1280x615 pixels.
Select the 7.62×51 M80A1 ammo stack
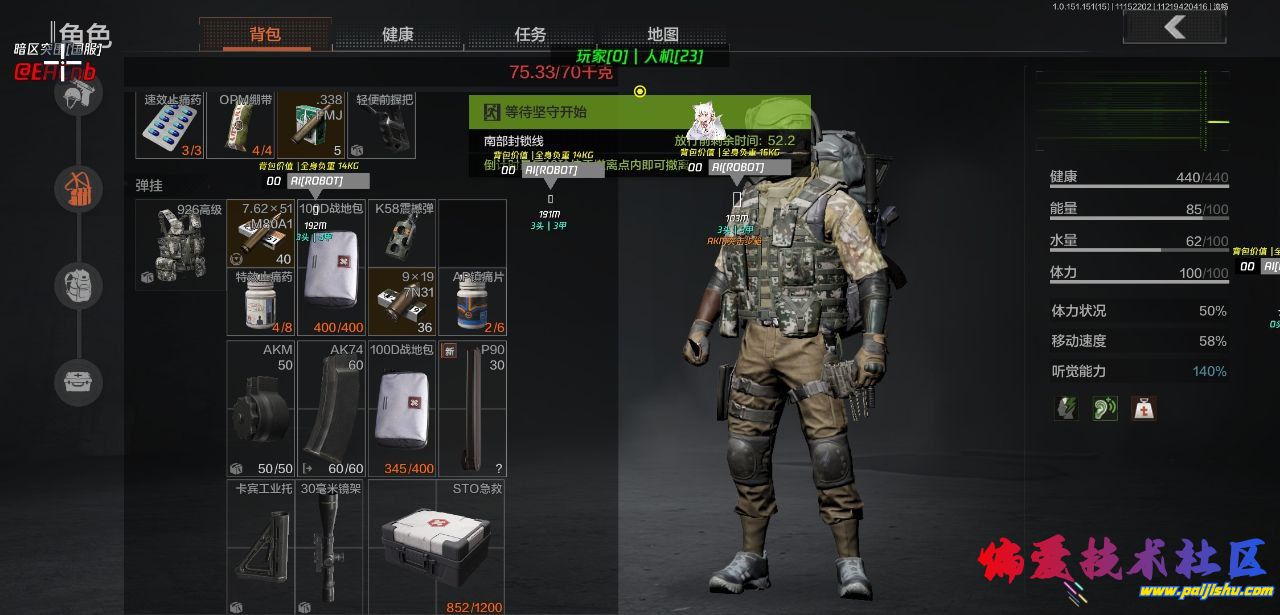click(261, 232)
